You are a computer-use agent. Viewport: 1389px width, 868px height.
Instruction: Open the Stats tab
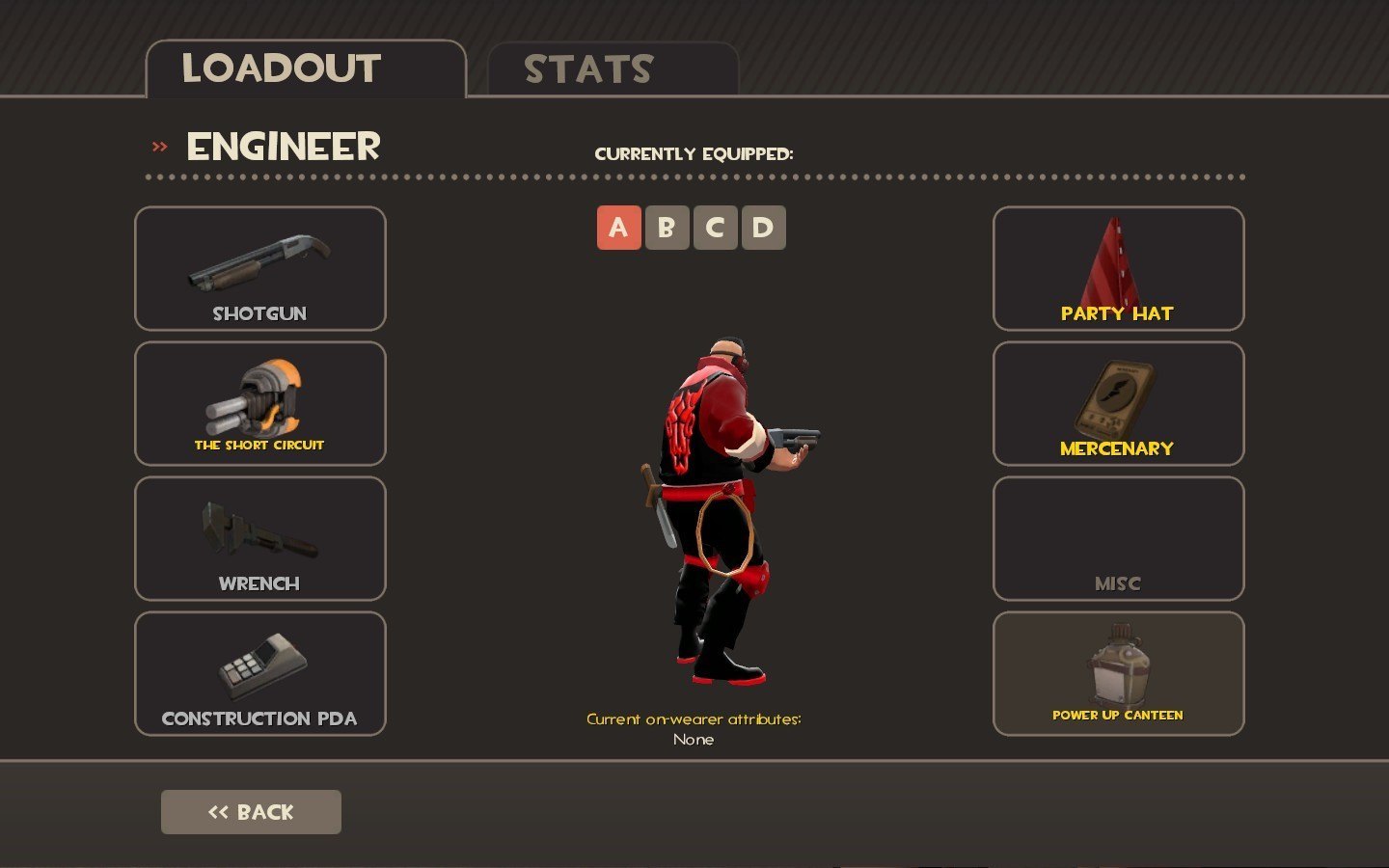click(x=613, y=69)
